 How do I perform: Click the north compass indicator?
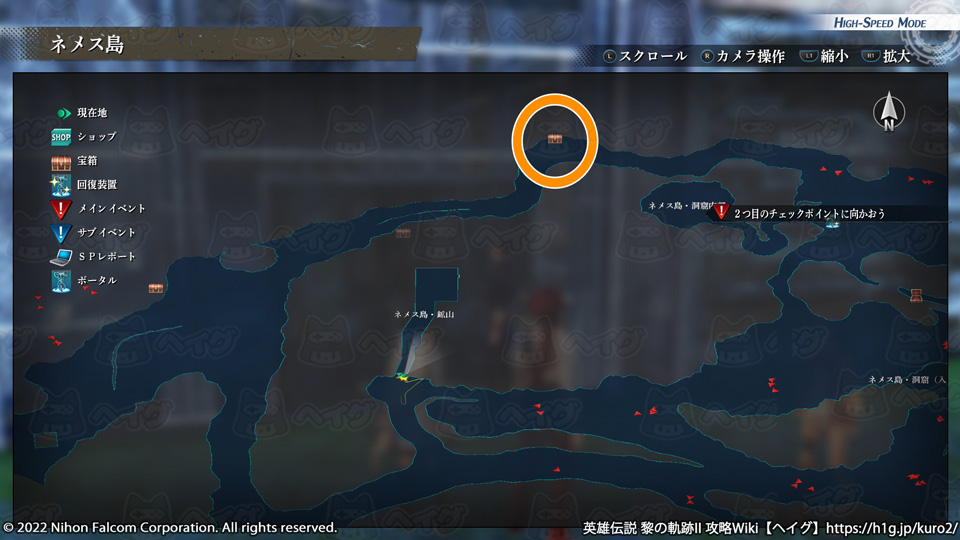click(x=888, y=112)
